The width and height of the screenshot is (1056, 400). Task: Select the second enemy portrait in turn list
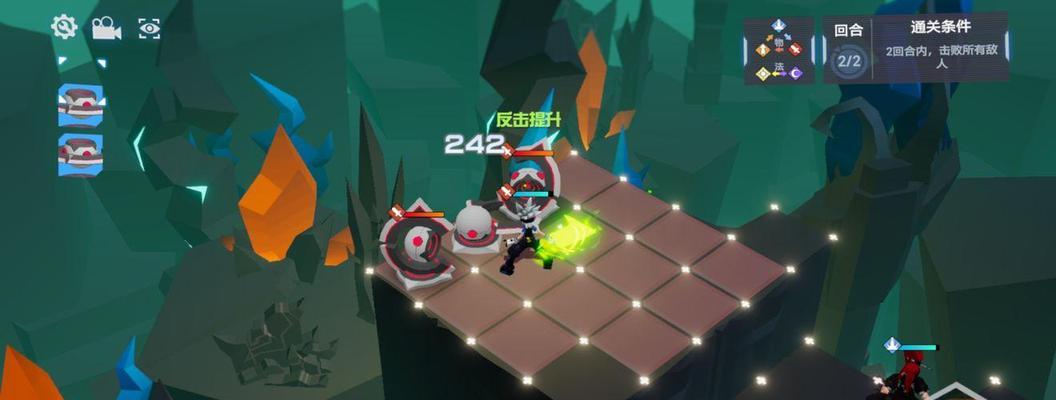[x=80, y=154]
